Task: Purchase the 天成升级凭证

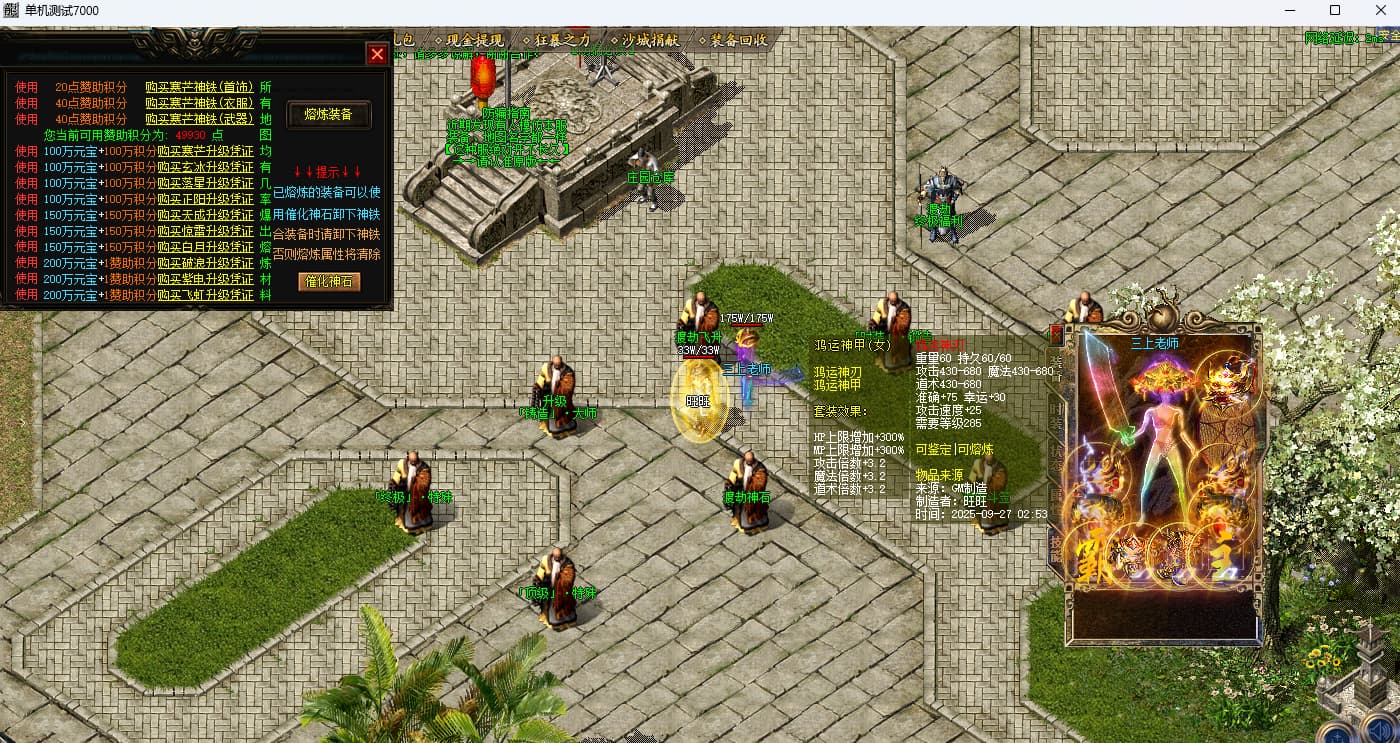Action: pos(205,215)
